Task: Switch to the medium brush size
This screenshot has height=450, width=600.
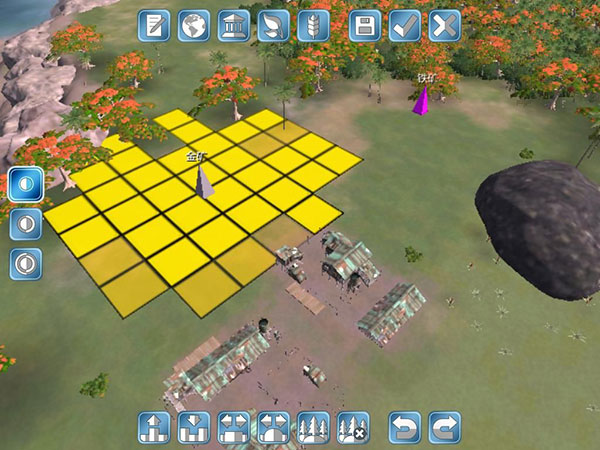Action: pos(25,224)
